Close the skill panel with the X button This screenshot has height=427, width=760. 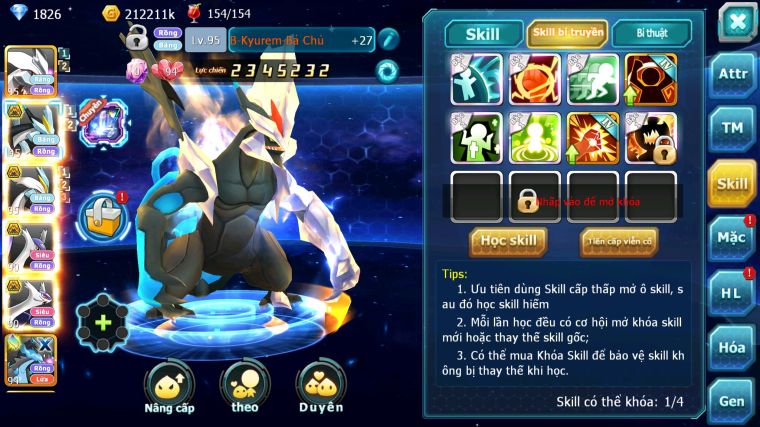737,22
